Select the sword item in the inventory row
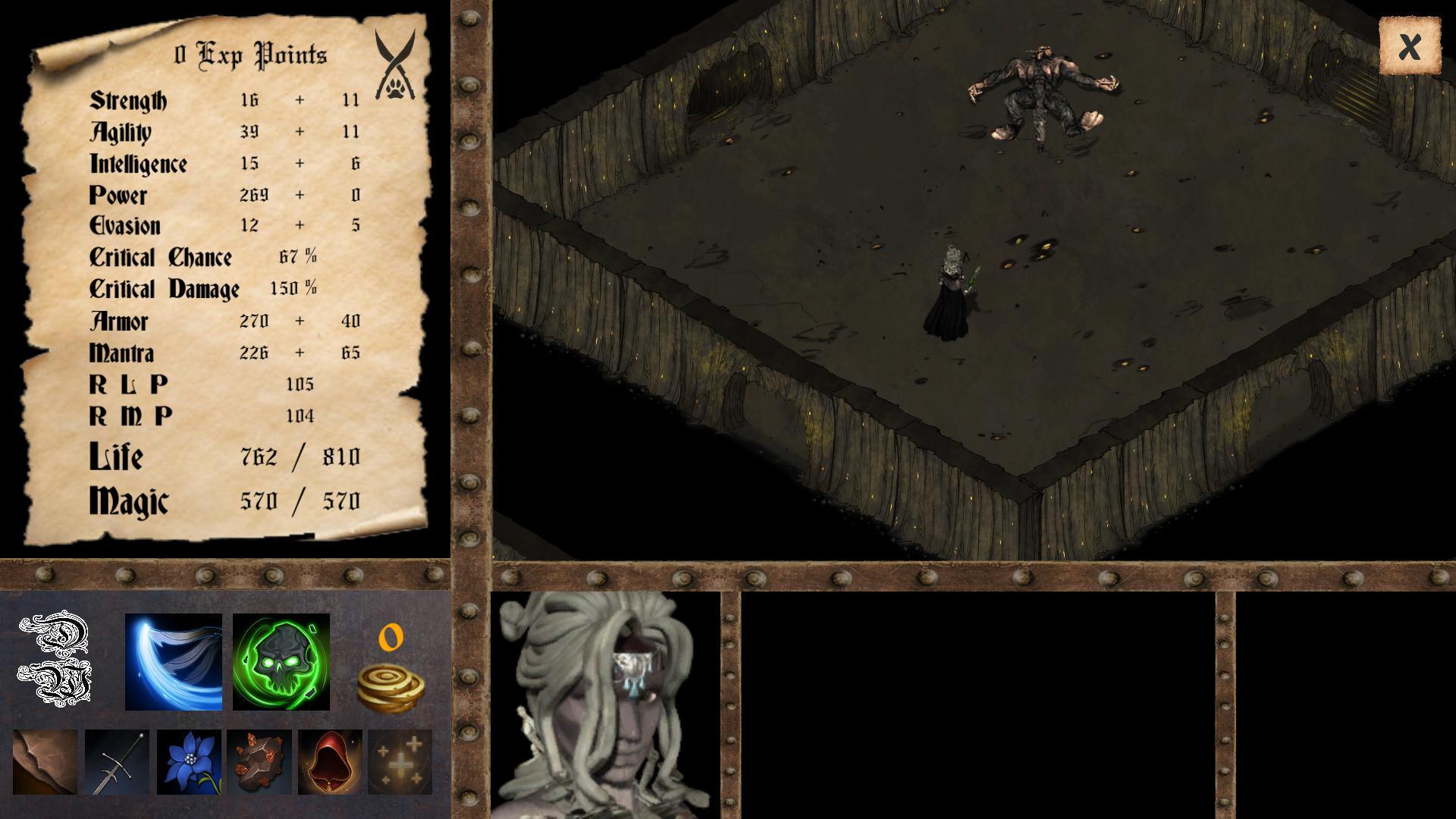The height and width of the screenshot is (819, 1456). pos(118,761)
